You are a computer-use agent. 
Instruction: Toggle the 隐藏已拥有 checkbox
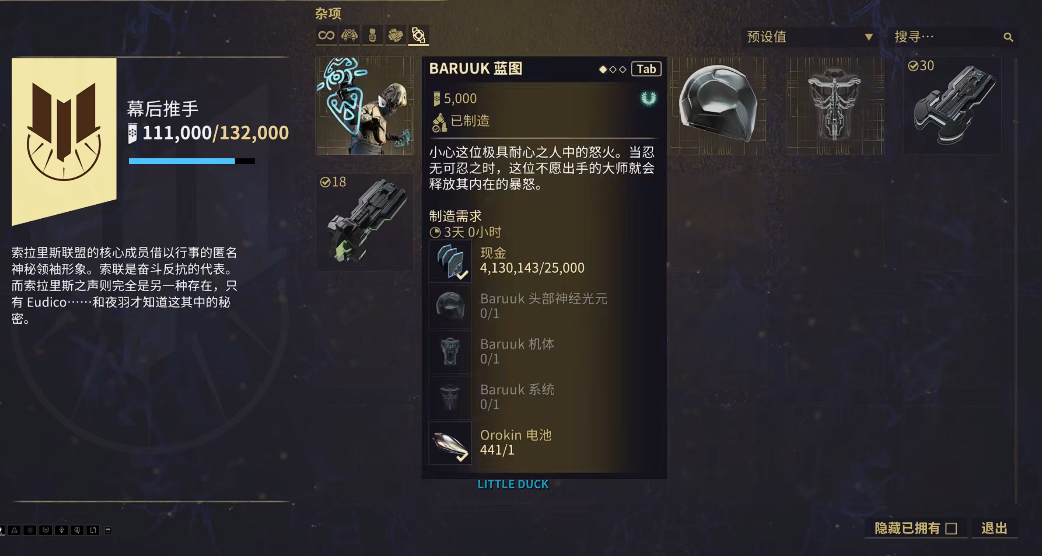pyautogui.click(x=951, y=528)
